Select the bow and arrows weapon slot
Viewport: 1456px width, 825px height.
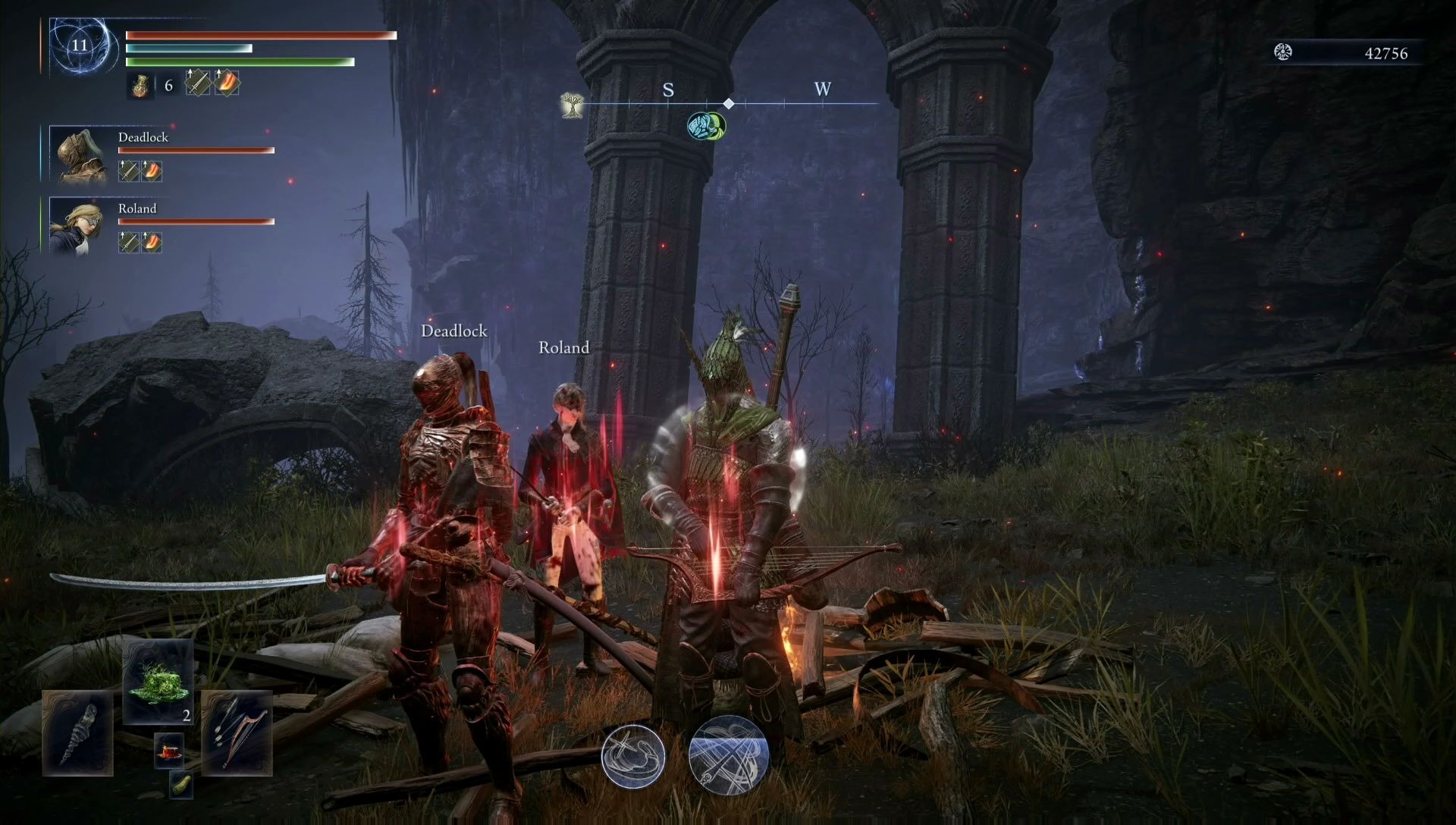(x=237, y=733)
